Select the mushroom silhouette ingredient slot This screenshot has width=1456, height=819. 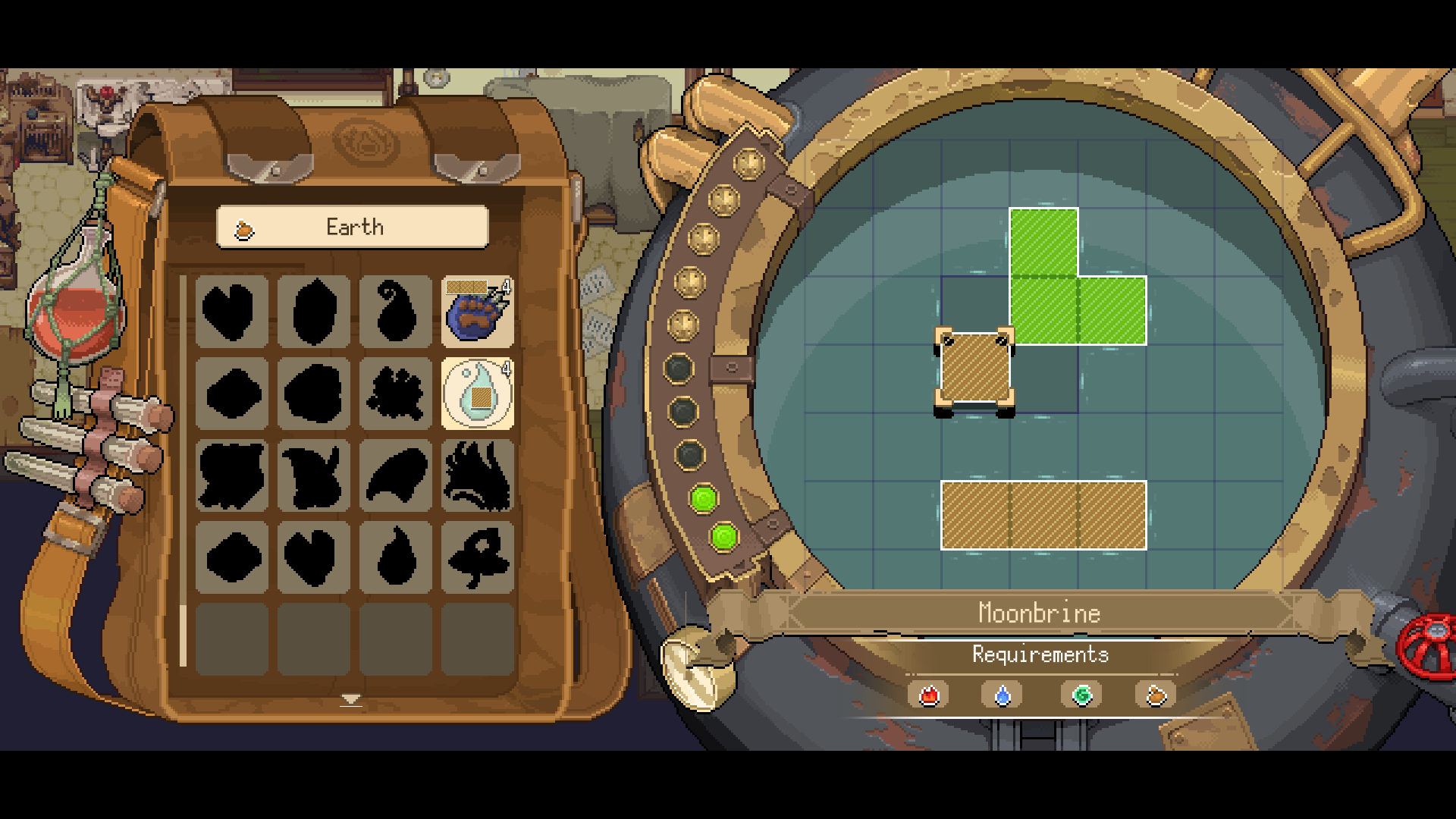coord(477,557)
